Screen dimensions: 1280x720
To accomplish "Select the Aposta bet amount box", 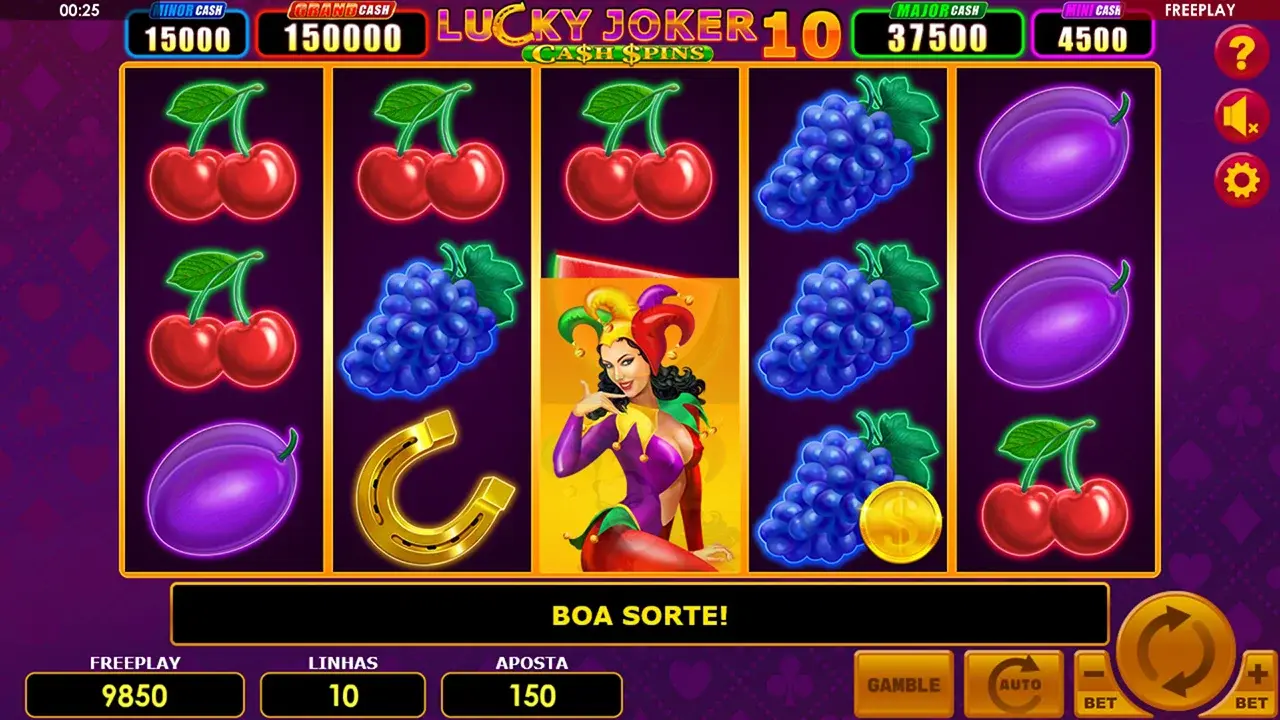I will pos(532,695).
